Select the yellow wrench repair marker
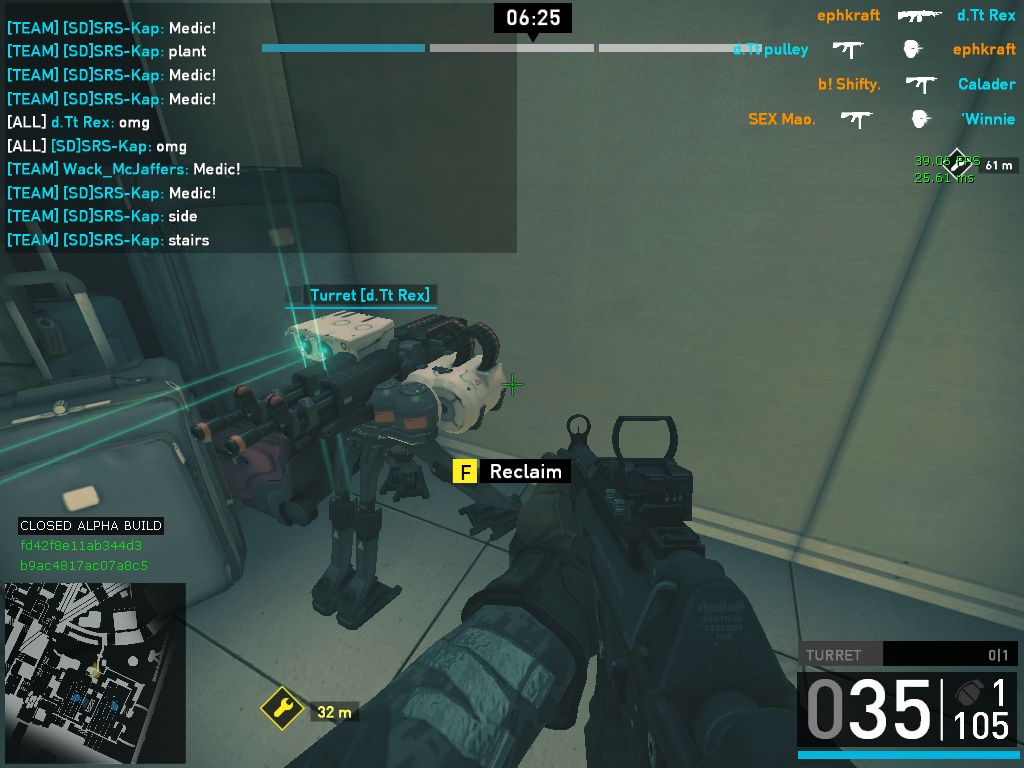Screen dimensions: 1024x768 (x=283, y=709)
